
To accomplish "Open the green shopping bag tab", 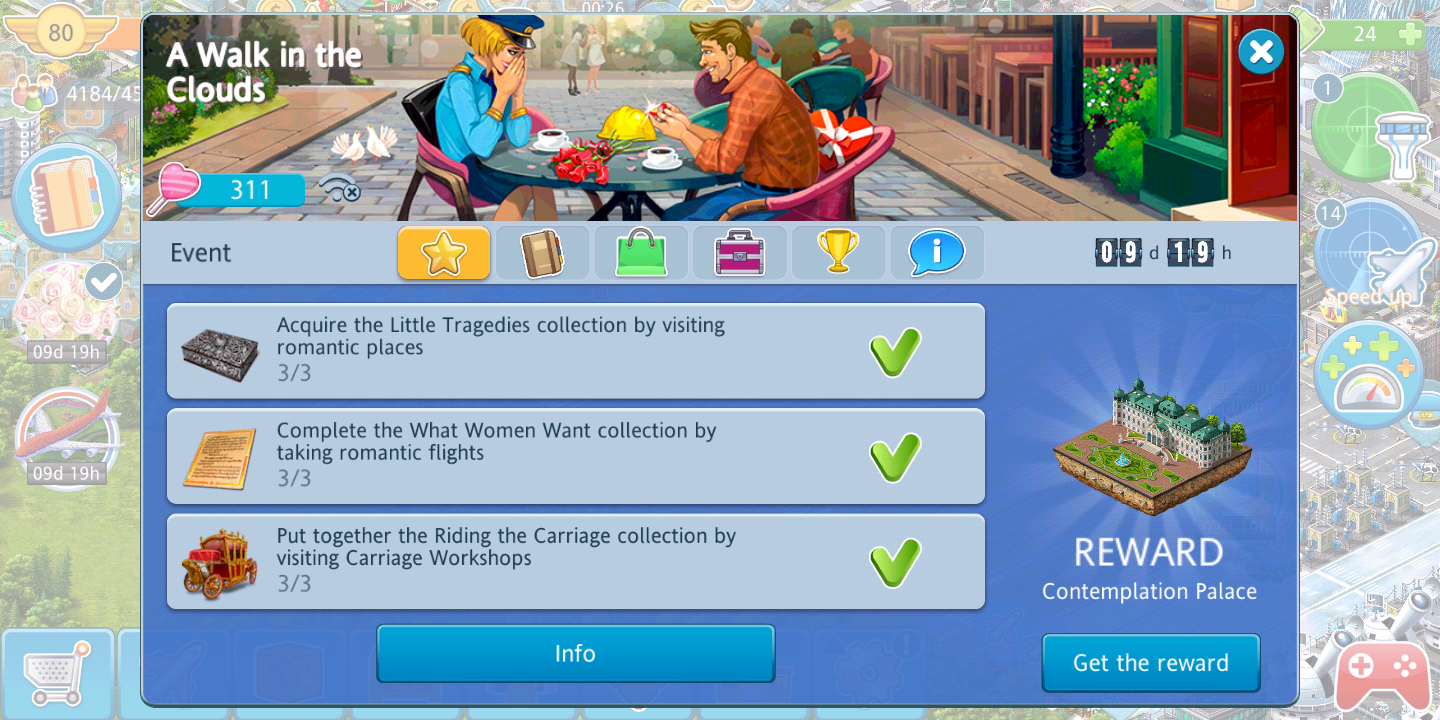I will point(641,253).
